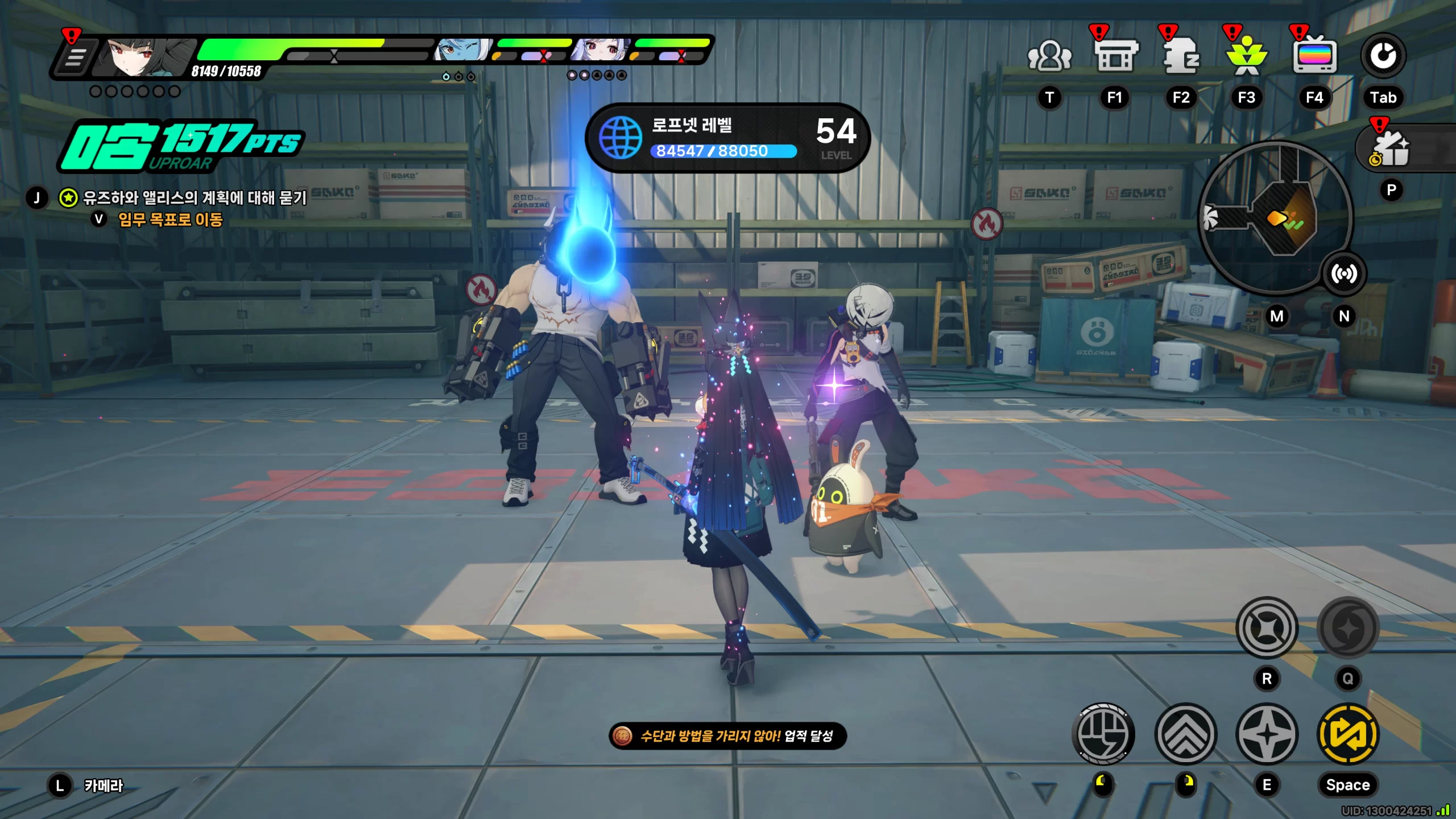Switch to the blue-skinned teammate portrait
This screenshot has height=819, width=1456.
tap(462, 51)
